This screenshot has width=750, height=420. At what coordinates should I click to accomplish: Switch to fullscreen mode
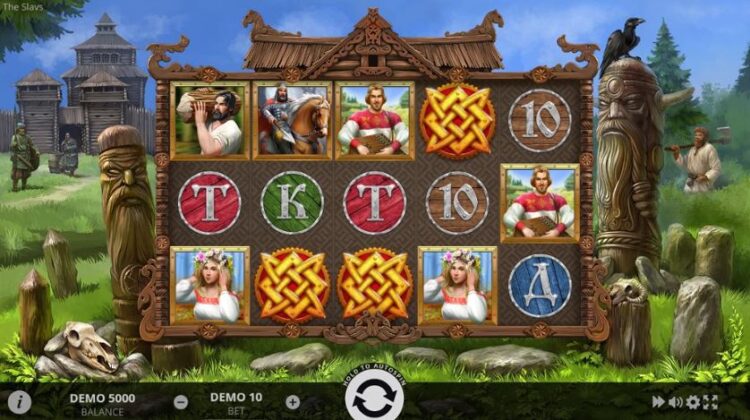pyautogui.click(x=711, y=402)
